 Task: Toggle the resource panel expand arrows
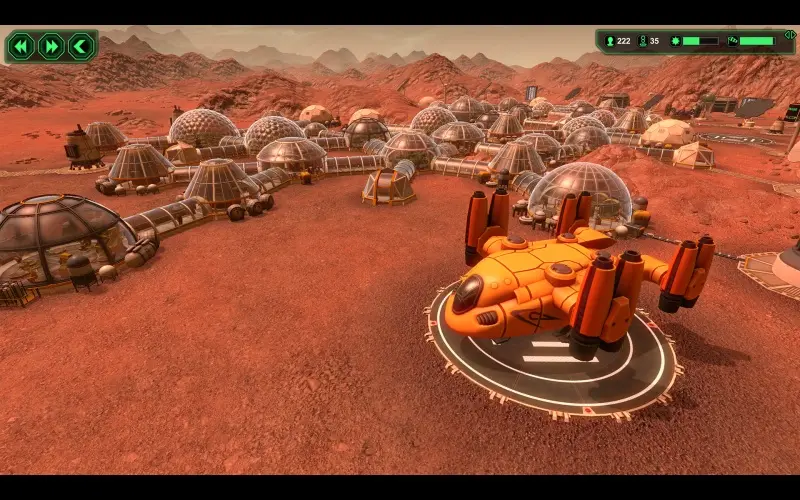[x=789, y=35]
